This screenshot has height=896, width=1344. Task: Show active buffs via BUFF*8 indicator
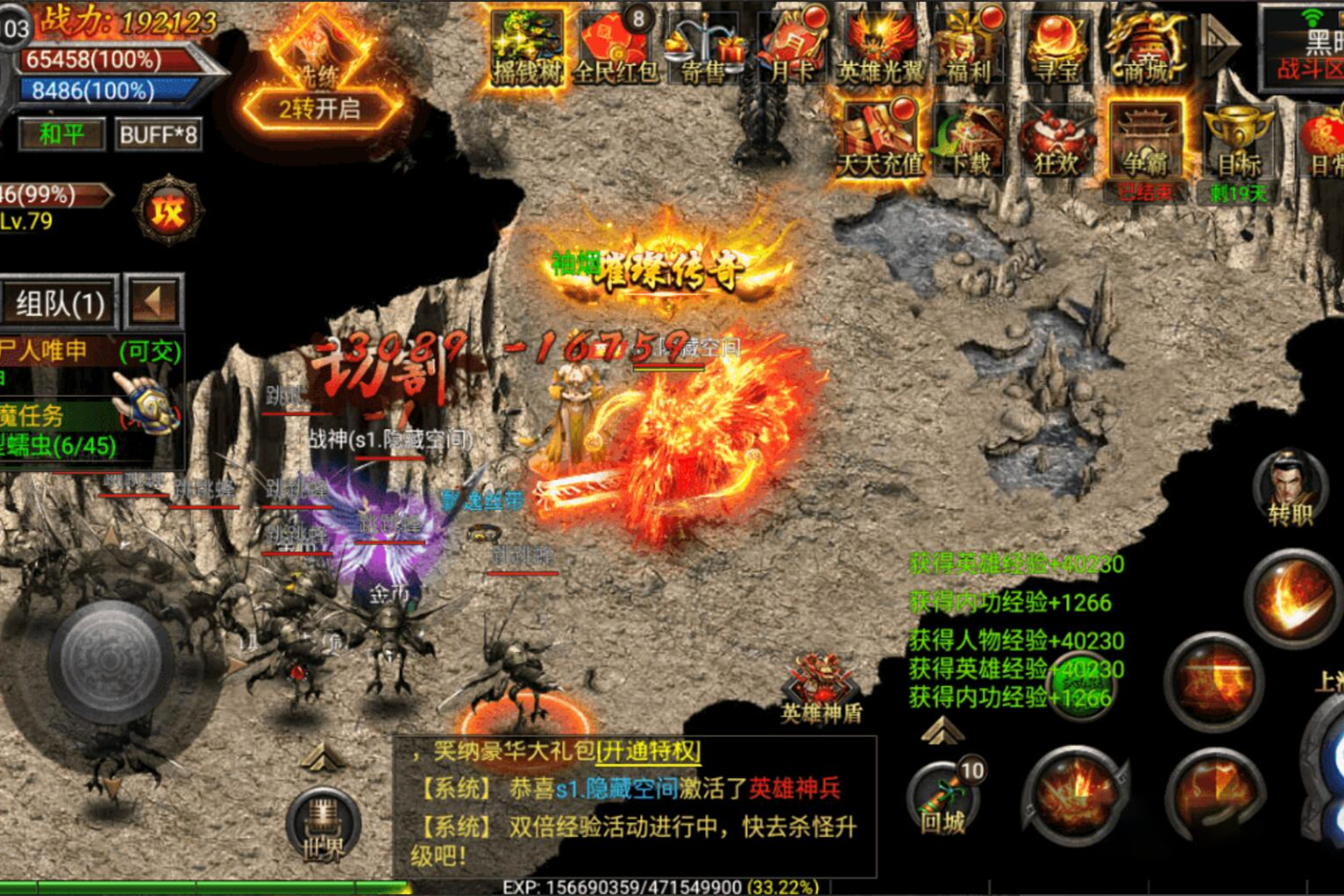pyautogui.click(x=158, y=135)
